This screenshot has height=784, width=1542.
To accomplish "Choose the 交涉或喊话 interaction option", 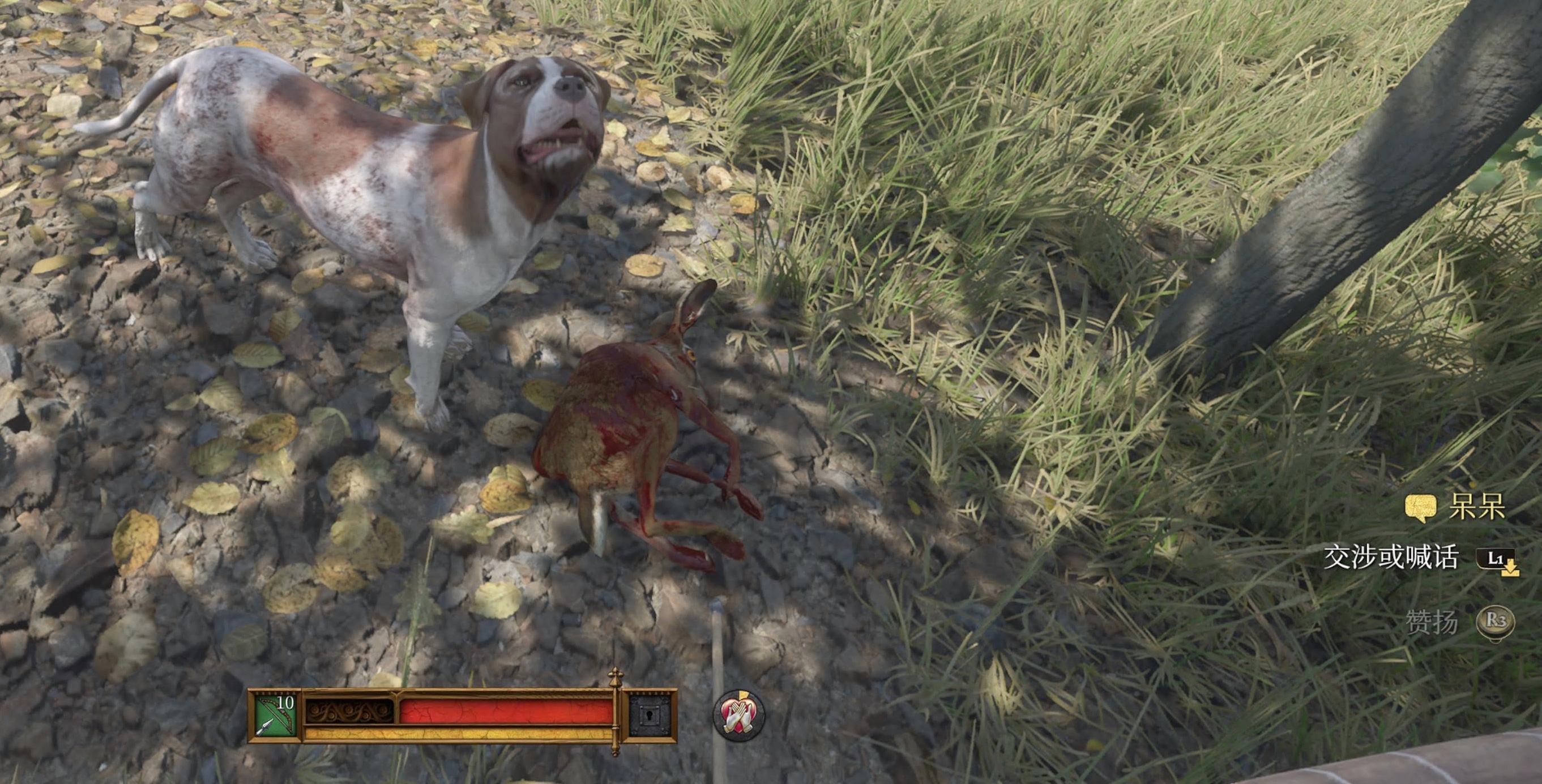I will (x=1390, y=558).
